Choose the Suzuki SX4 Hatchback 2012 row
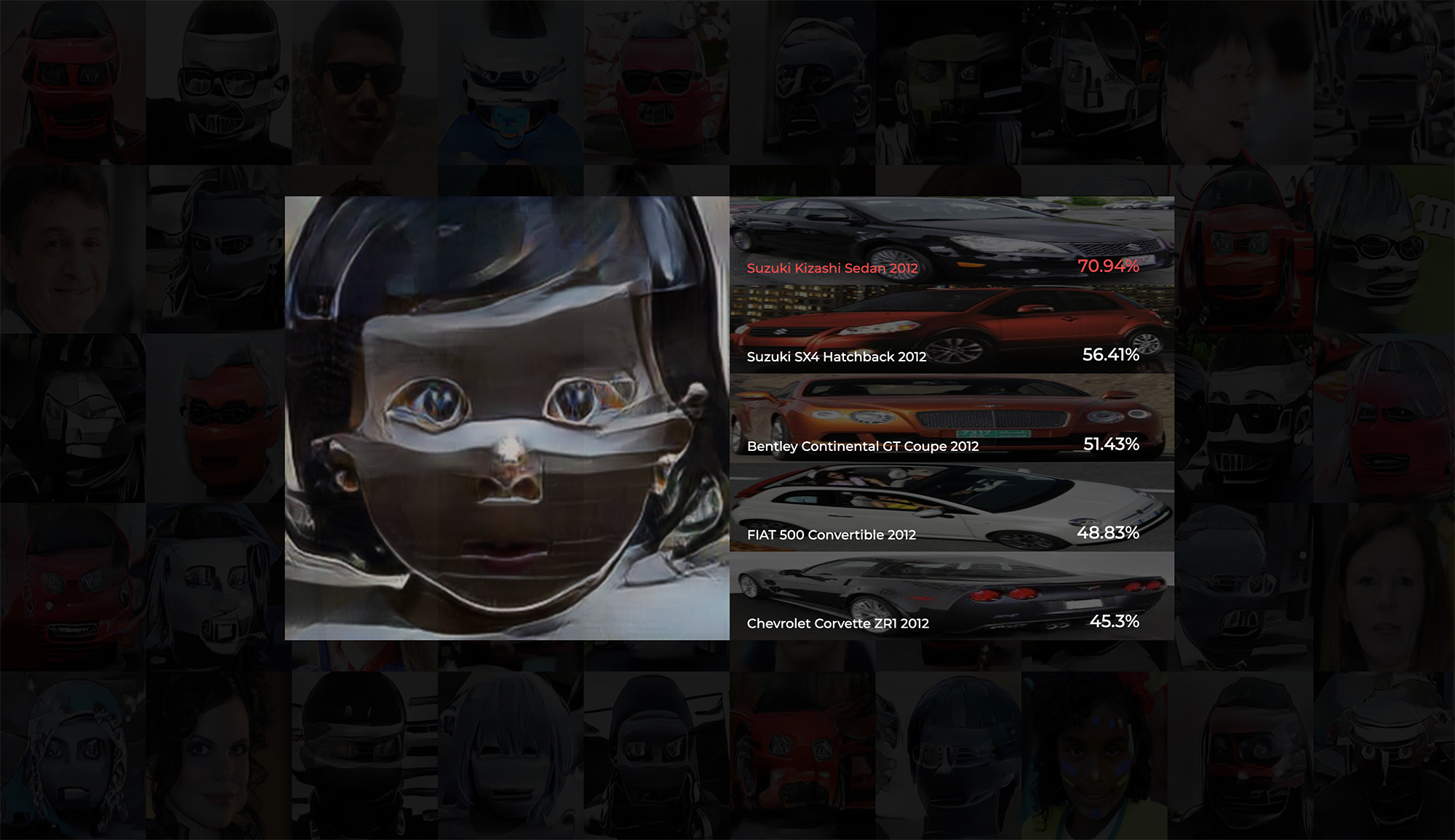 tap(952, 329)
